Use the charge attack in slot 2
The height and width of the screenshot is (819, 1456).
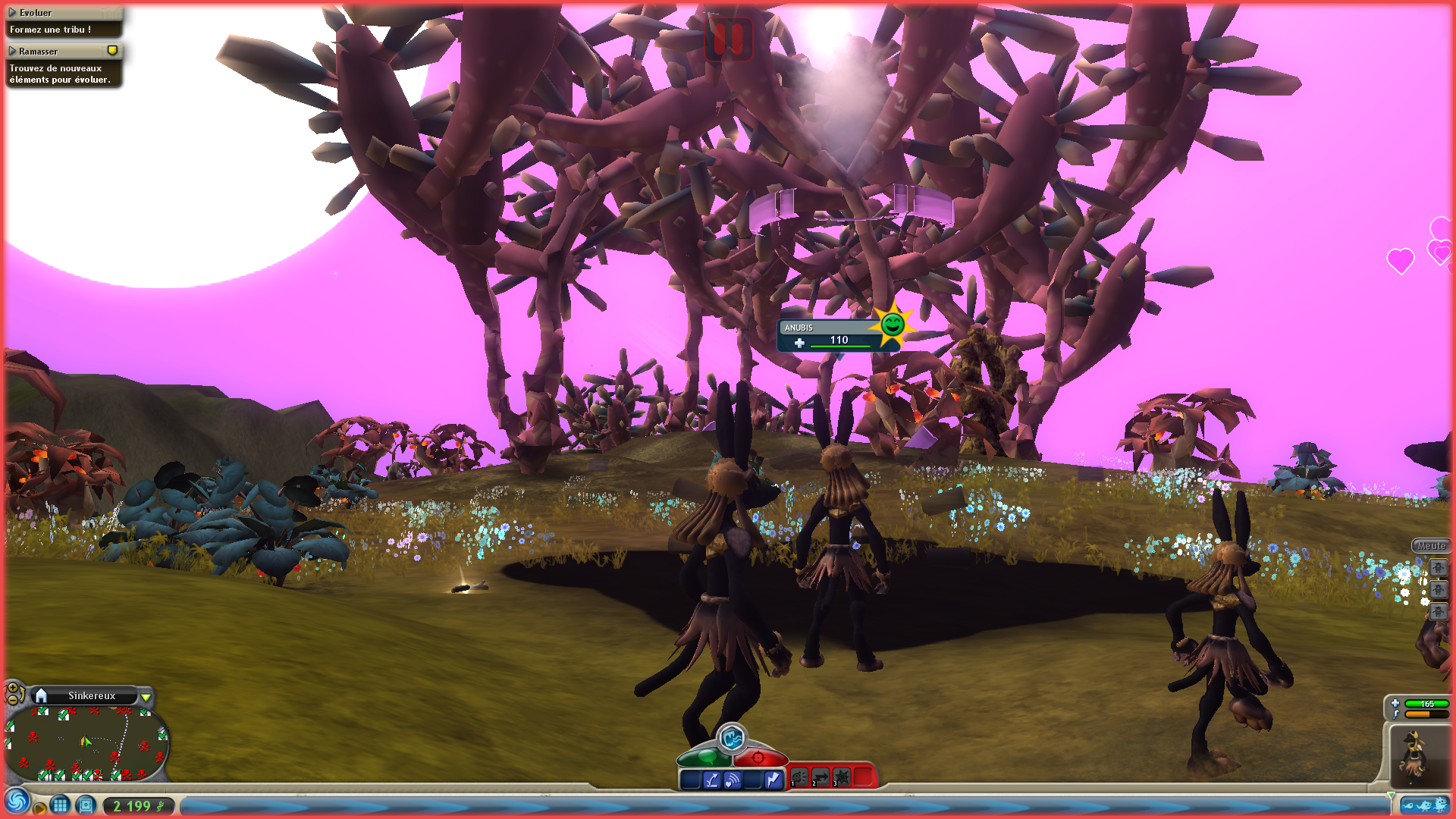coord(821,777)
